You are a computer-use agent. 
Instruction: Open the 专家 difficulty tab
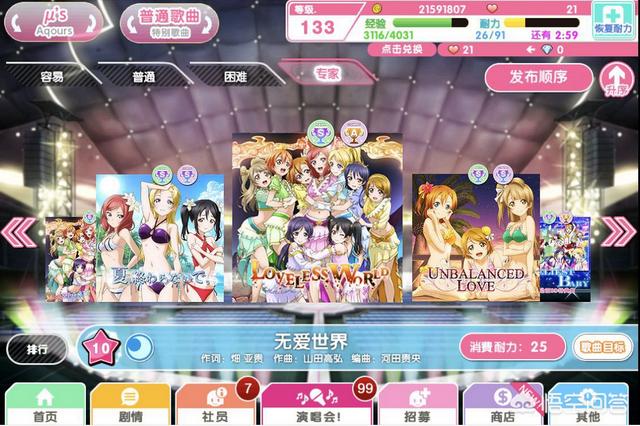(326, 73)
